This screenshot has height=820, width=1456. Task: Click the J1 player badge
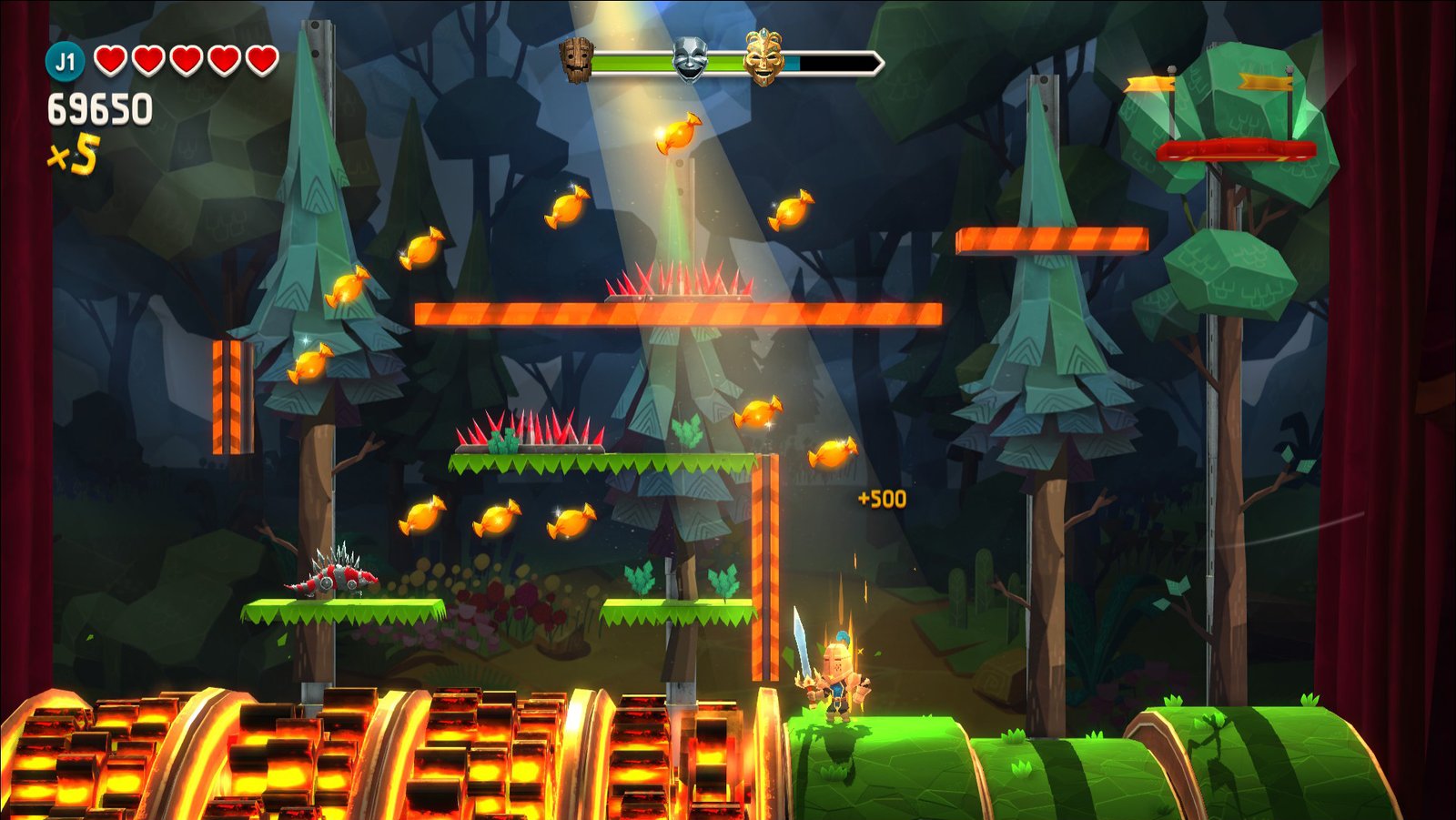click(x=65, y=62)
